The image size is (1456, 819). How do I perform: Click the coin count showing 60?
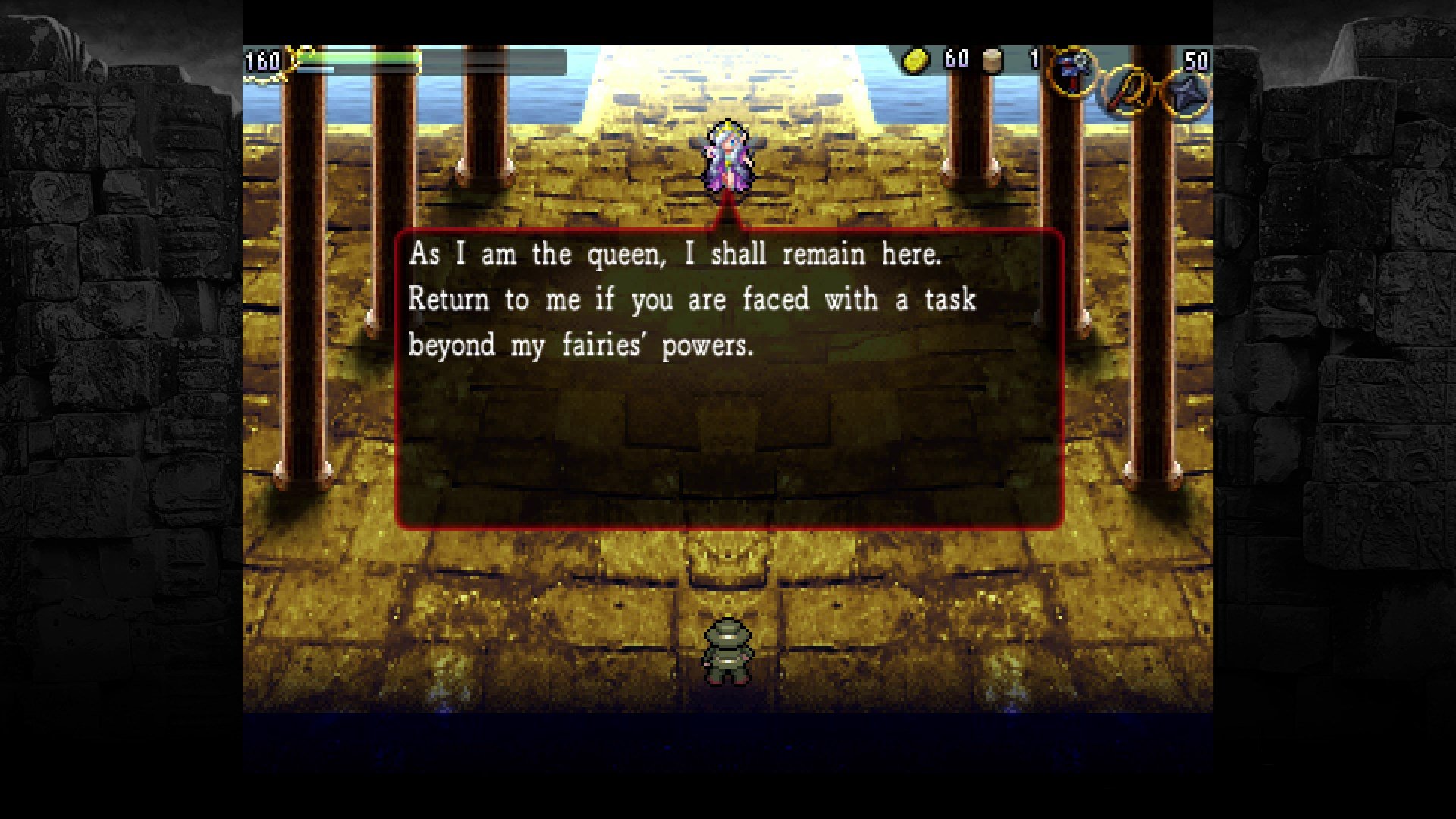tap(955, 58)
